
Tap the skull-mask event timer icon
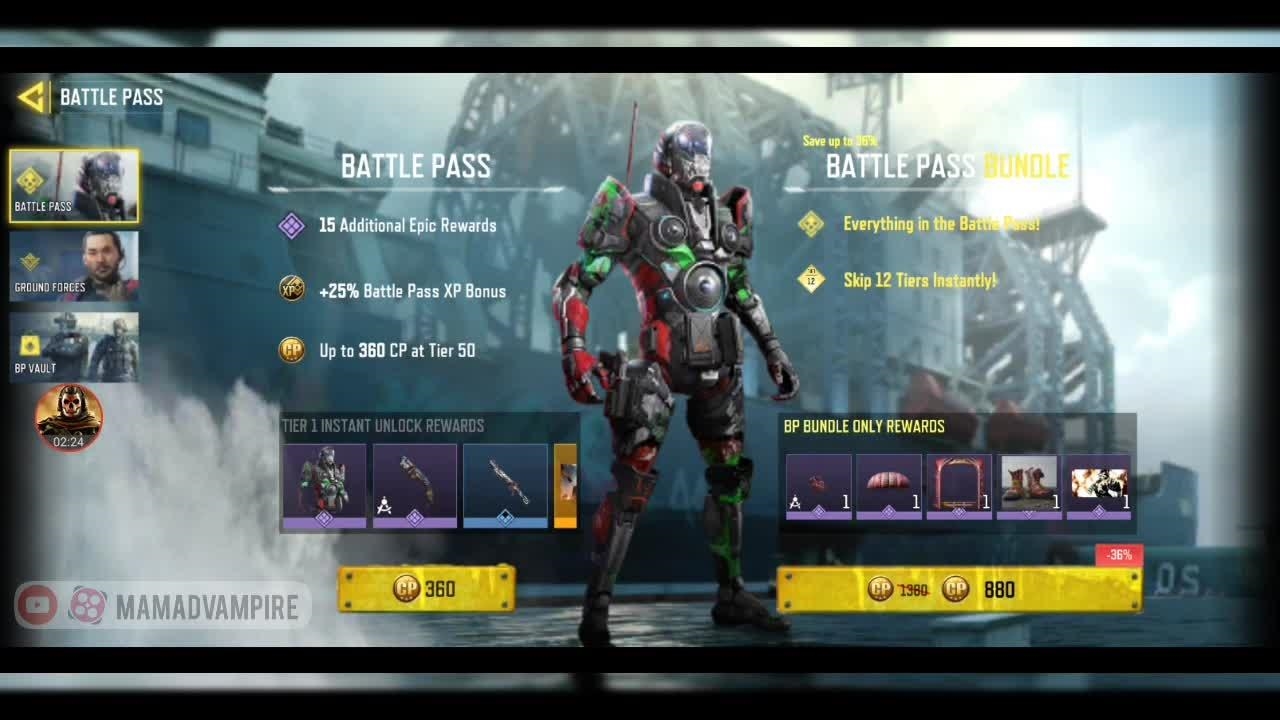69,417
